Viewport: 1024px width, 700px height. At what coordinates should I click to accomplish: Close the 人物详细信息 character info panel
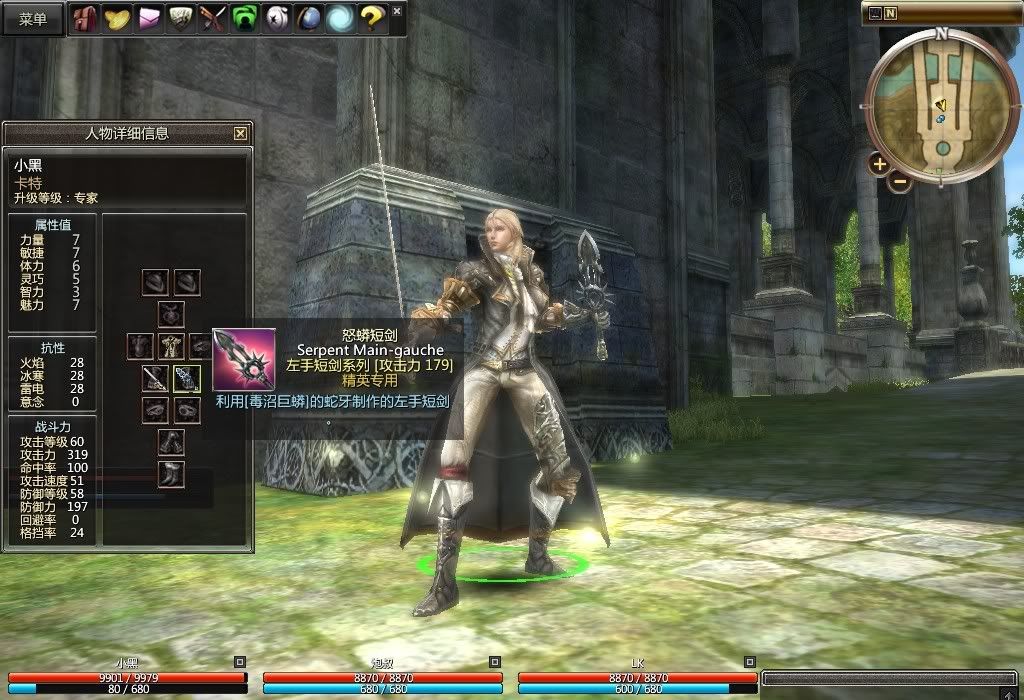coord(240,133)
